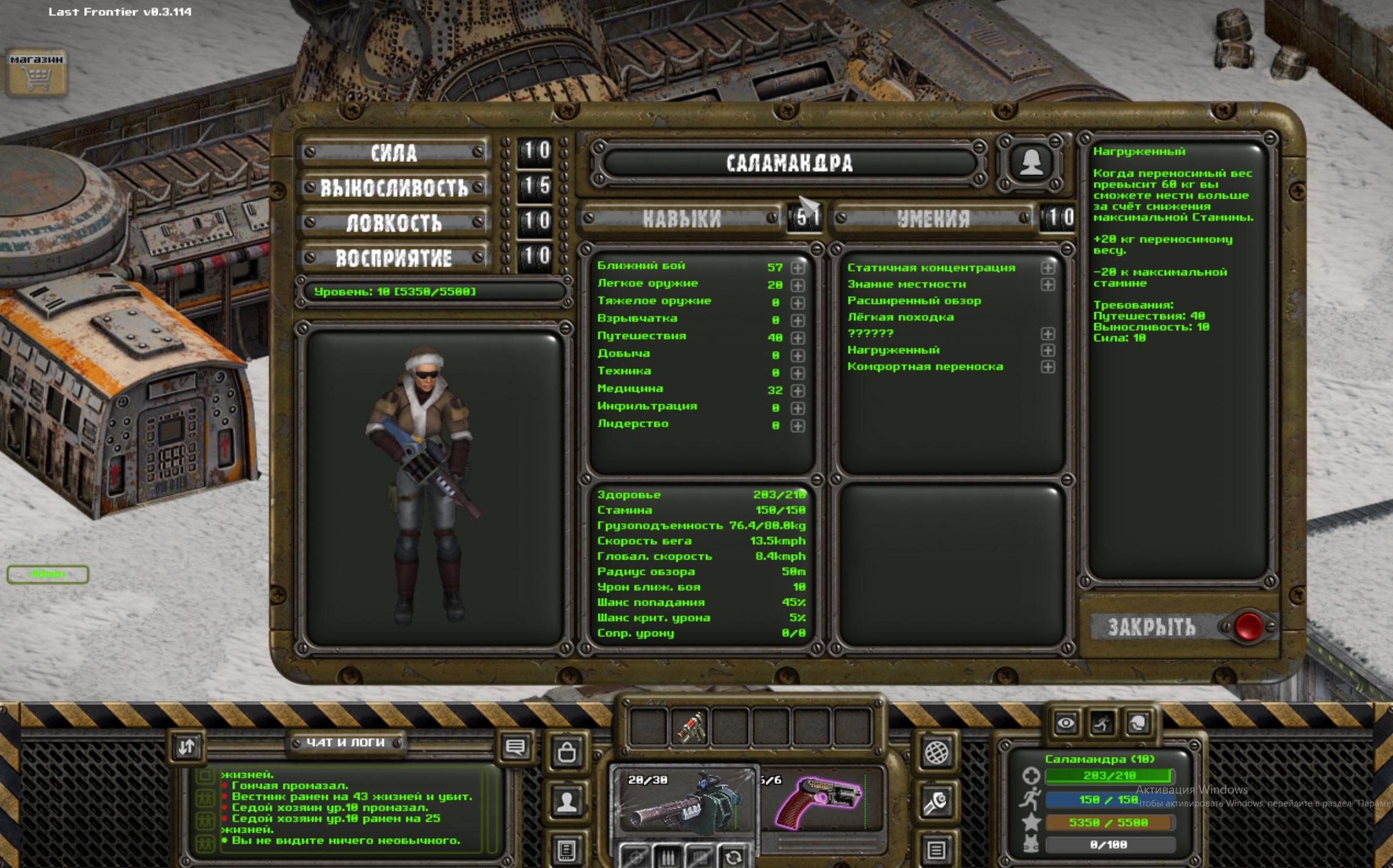This screenshot has height=868, width=1393.
Task: Select the pink revolver weapon slot
Action: point(820,800)
